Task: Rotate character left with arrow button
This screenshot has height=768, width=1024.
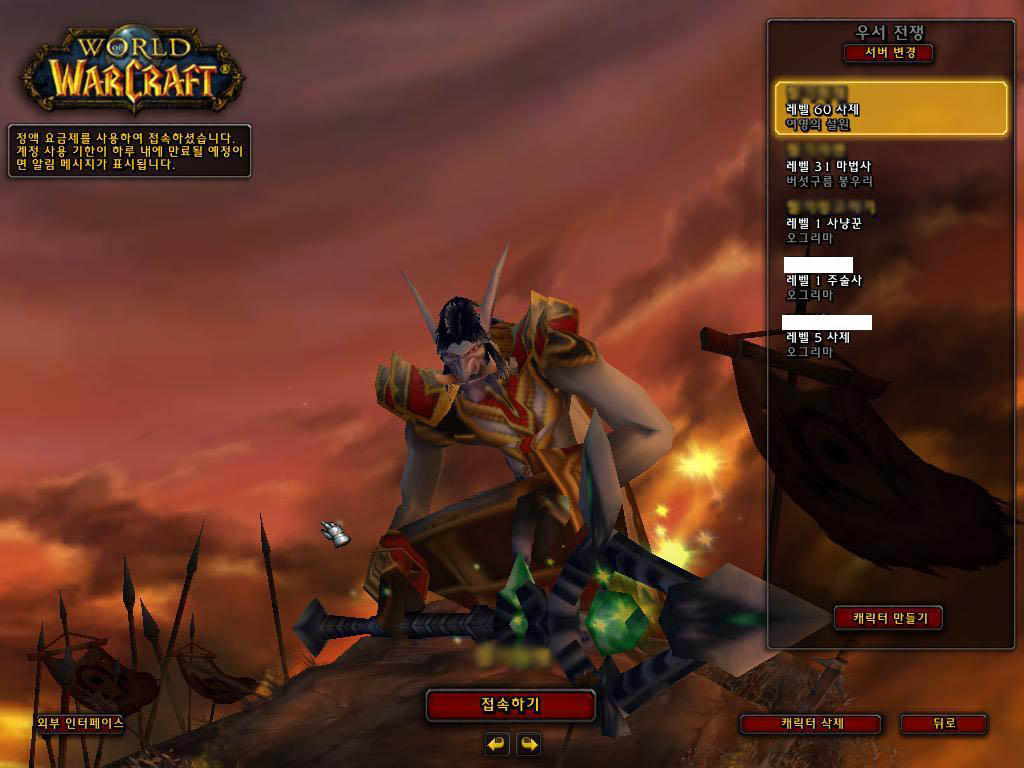Action: pyautogui.click(x=497, y=743)
